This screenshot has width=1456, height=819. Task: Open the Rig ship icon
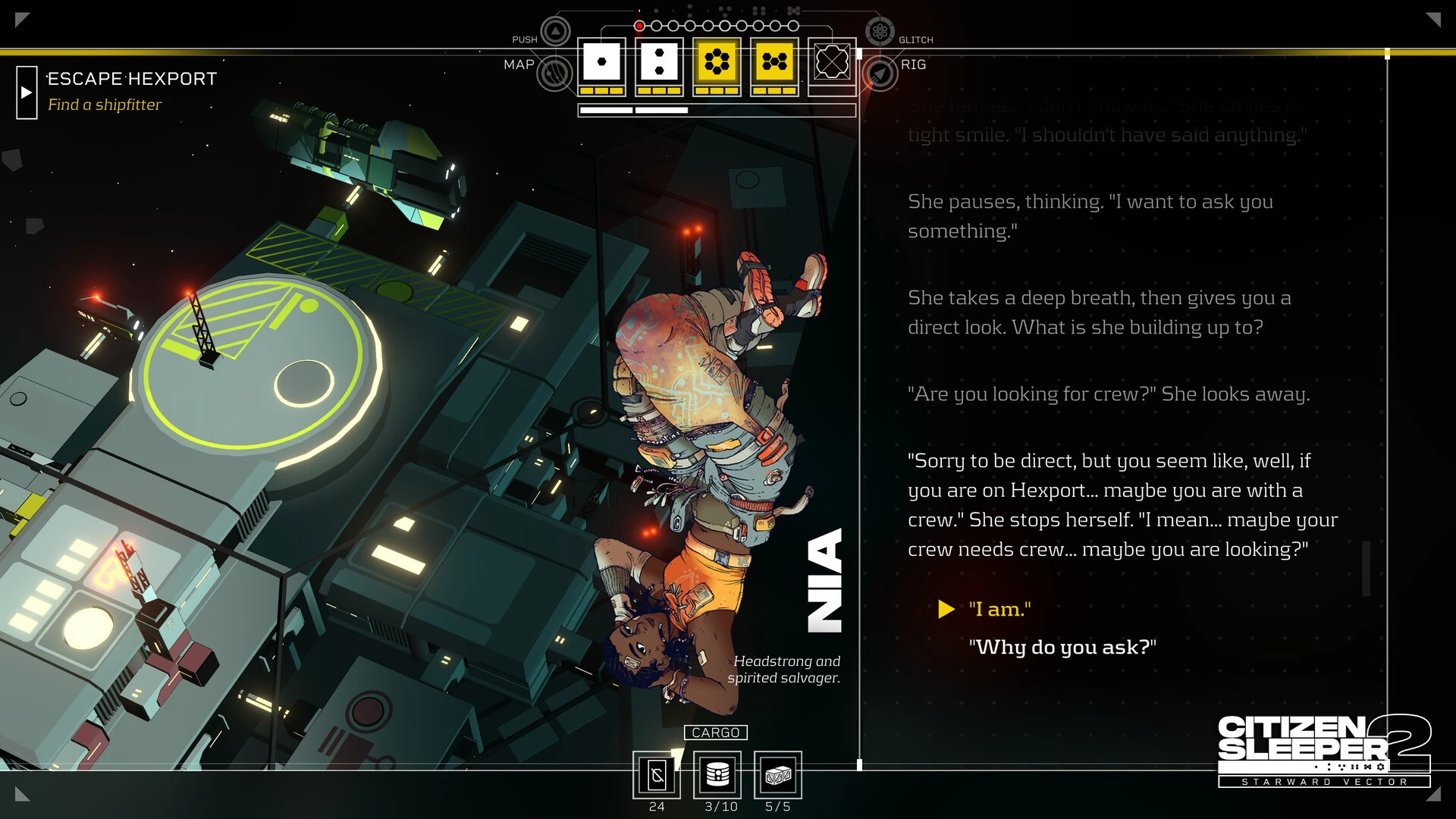point(880,73)
